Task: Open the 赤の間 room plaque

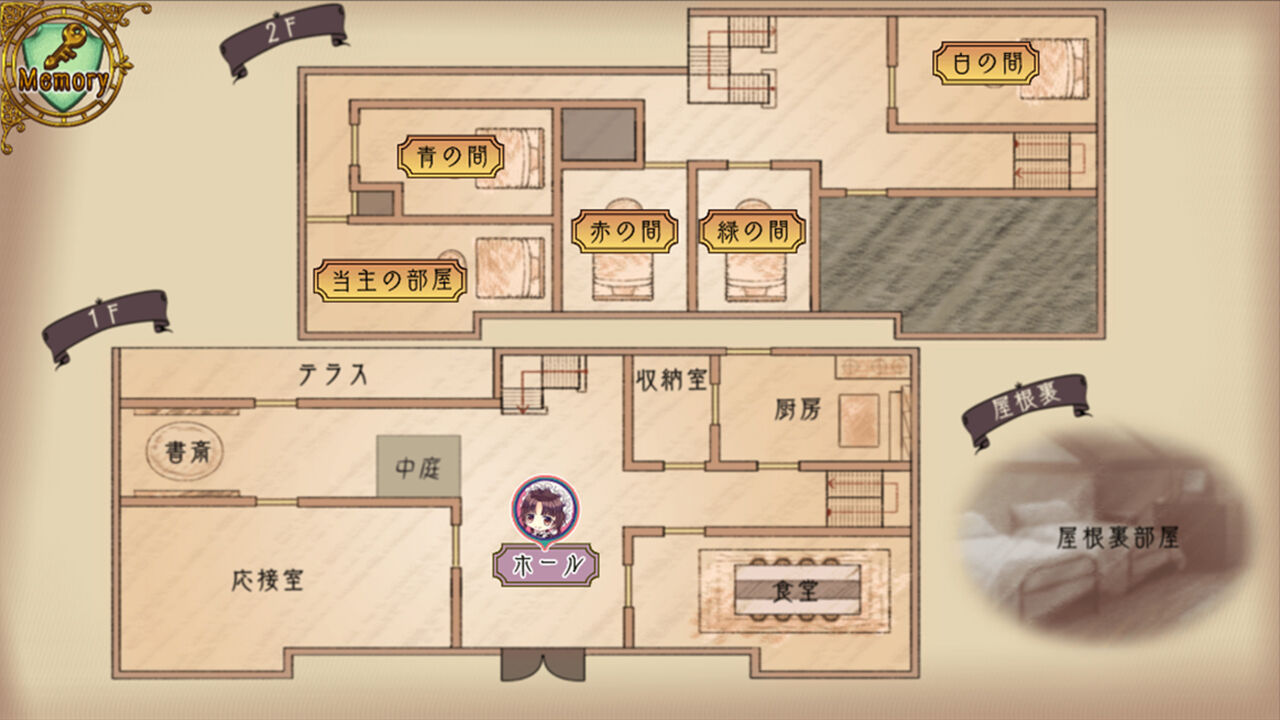Action: pos(625,228)
